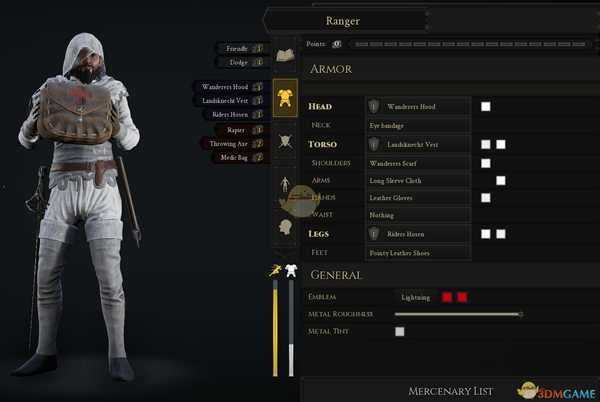The height and width of the screenshot is (402, 600).
Task: Open the face head-profile tab
Action: click(285, 226)
